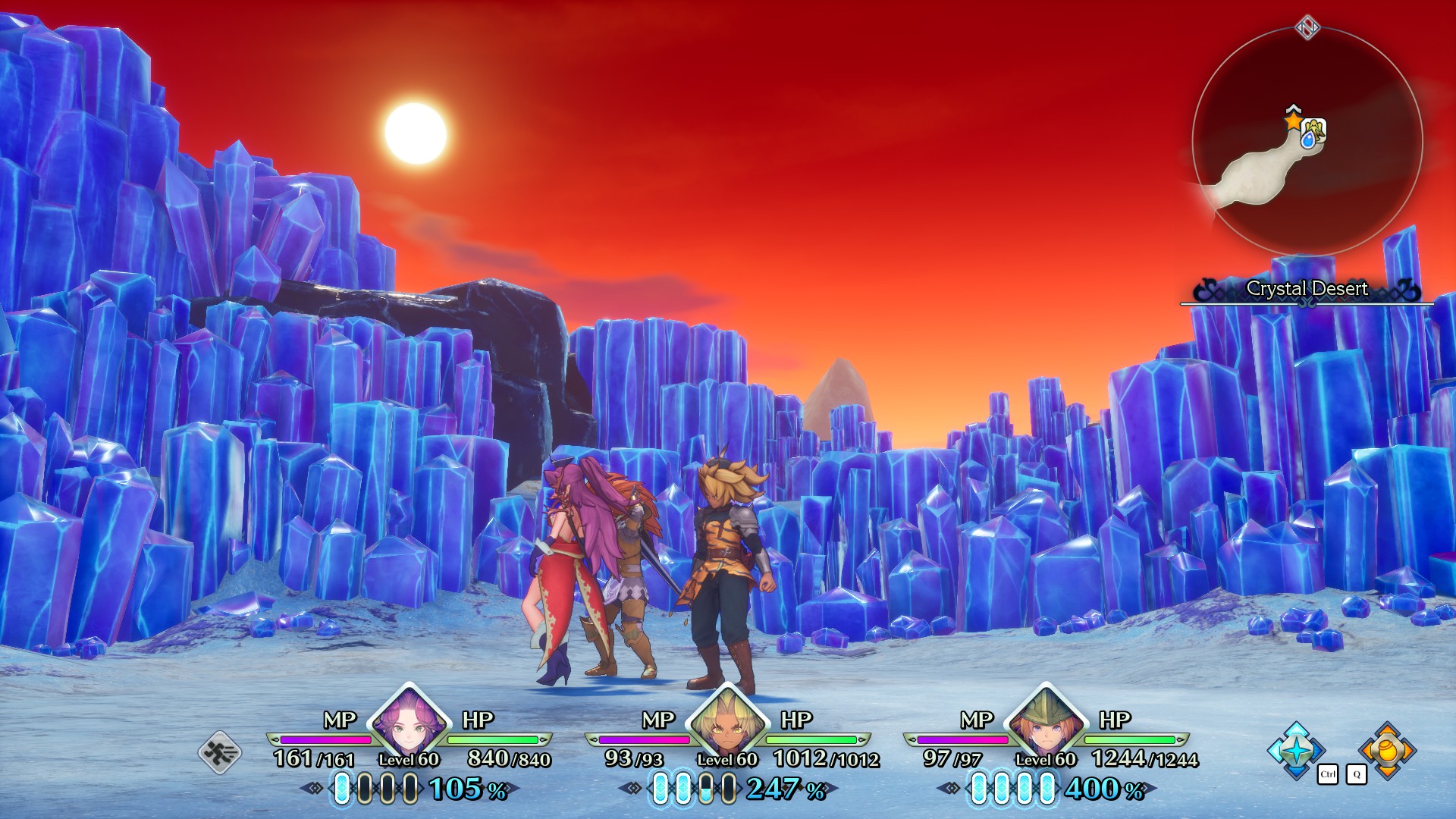The image size is (1456, 819).
Task: Toggle the running figure dash icon
Action: (220, 752)
